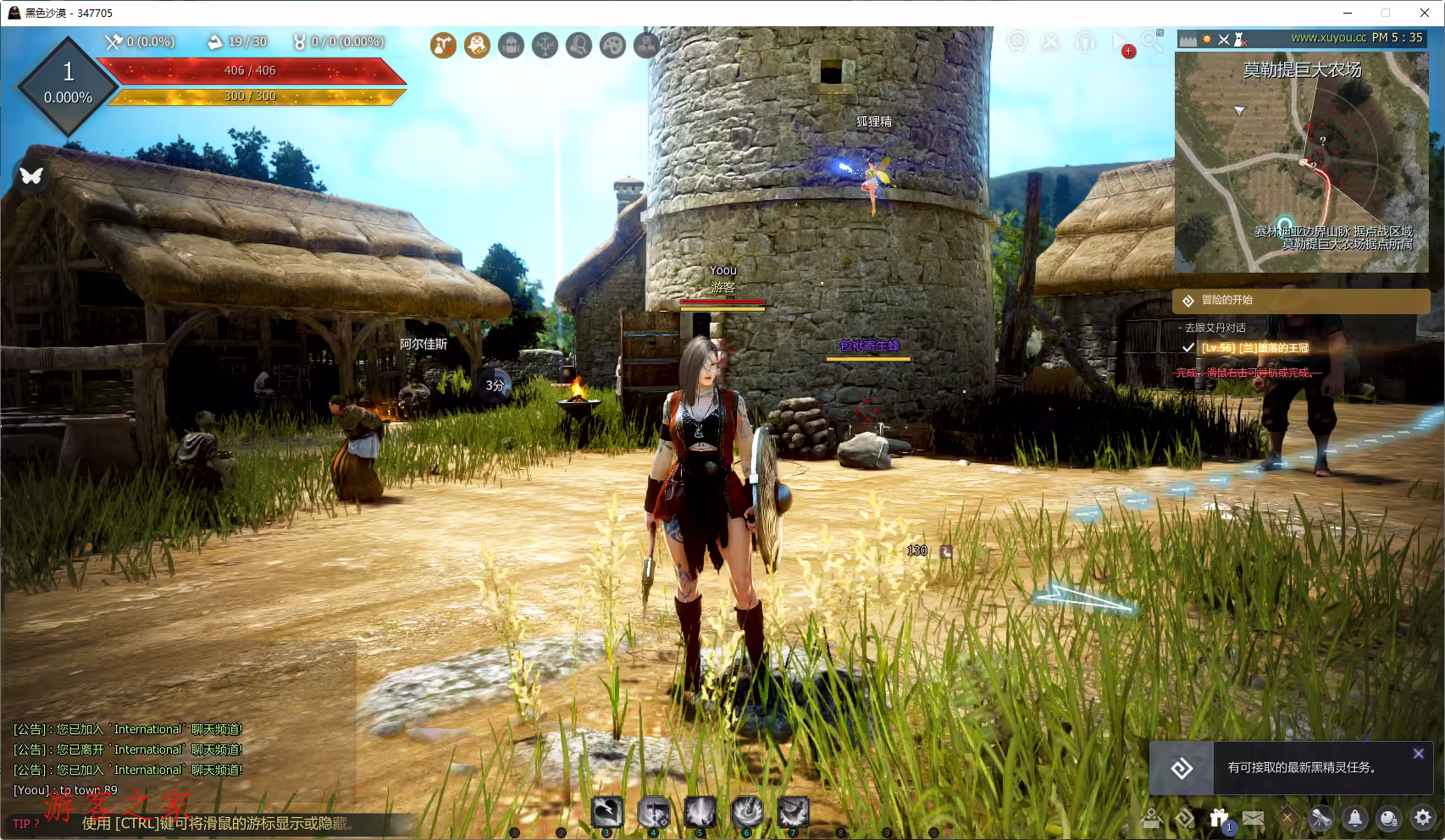Click the chat box message area

coord(127,760)
